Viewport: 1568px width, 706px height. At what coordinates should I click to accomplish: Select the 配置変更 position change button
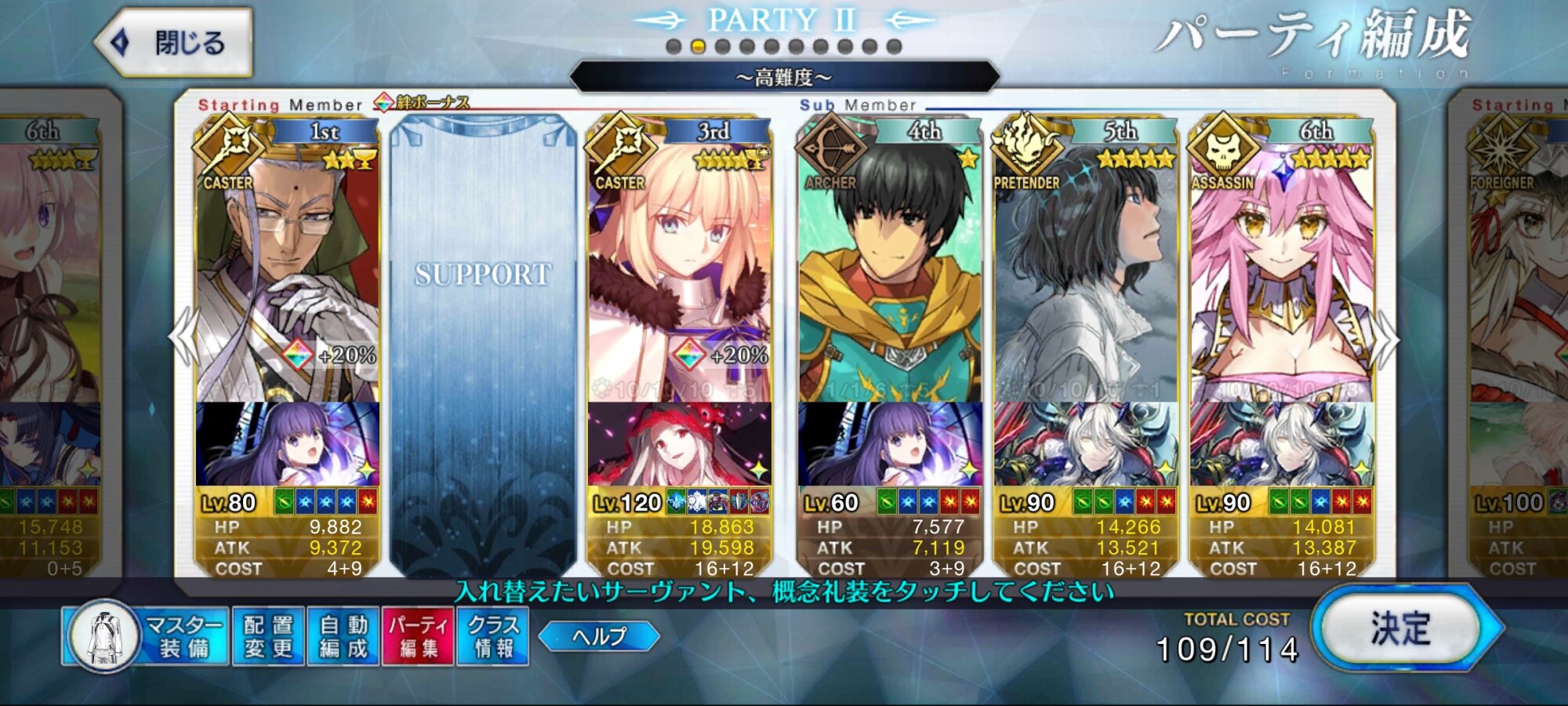tap(268, 636)
